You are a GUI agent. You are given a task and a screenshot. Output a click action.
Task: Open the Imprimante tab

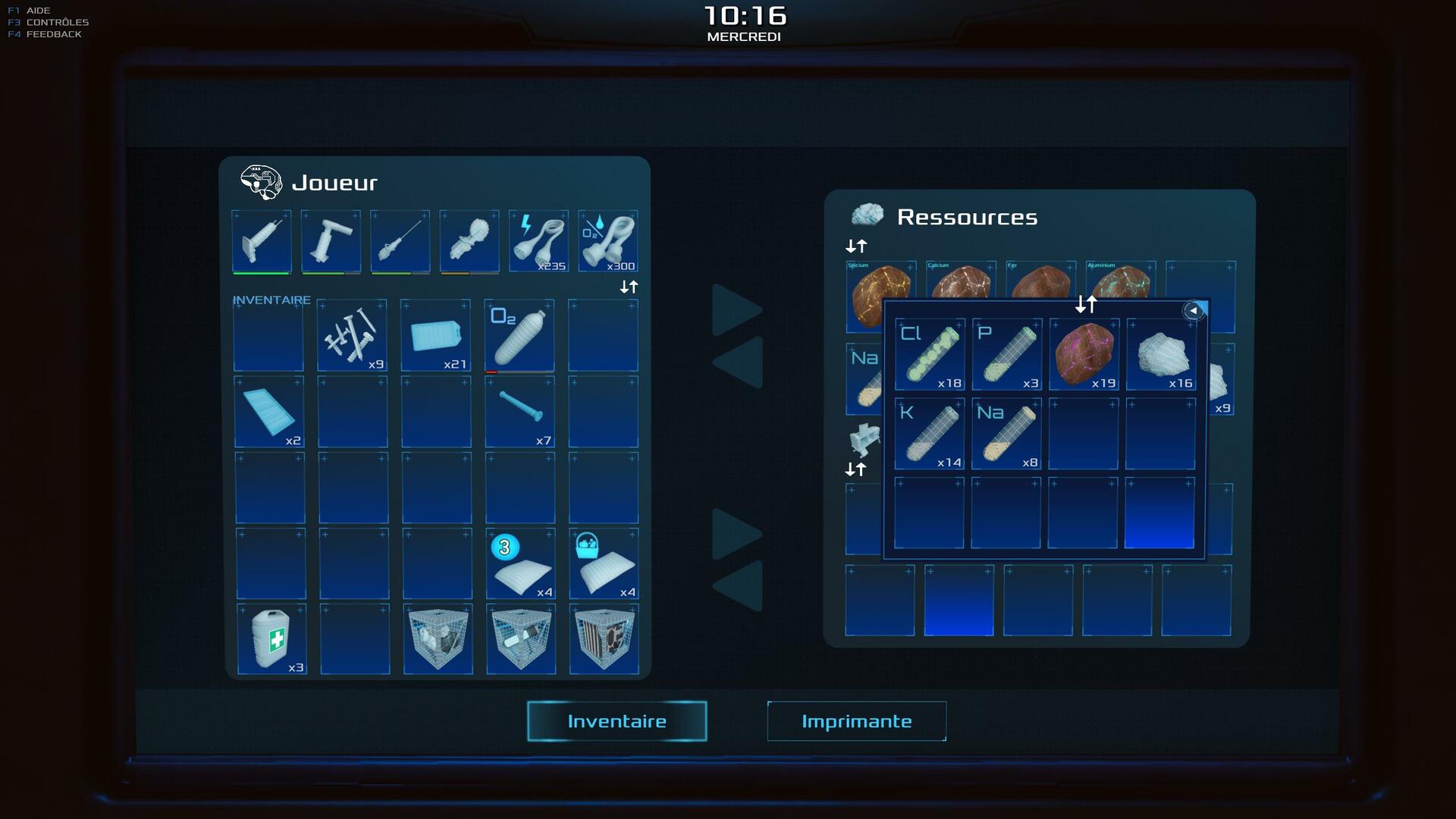pyautogui.click(x=856, y=721)
